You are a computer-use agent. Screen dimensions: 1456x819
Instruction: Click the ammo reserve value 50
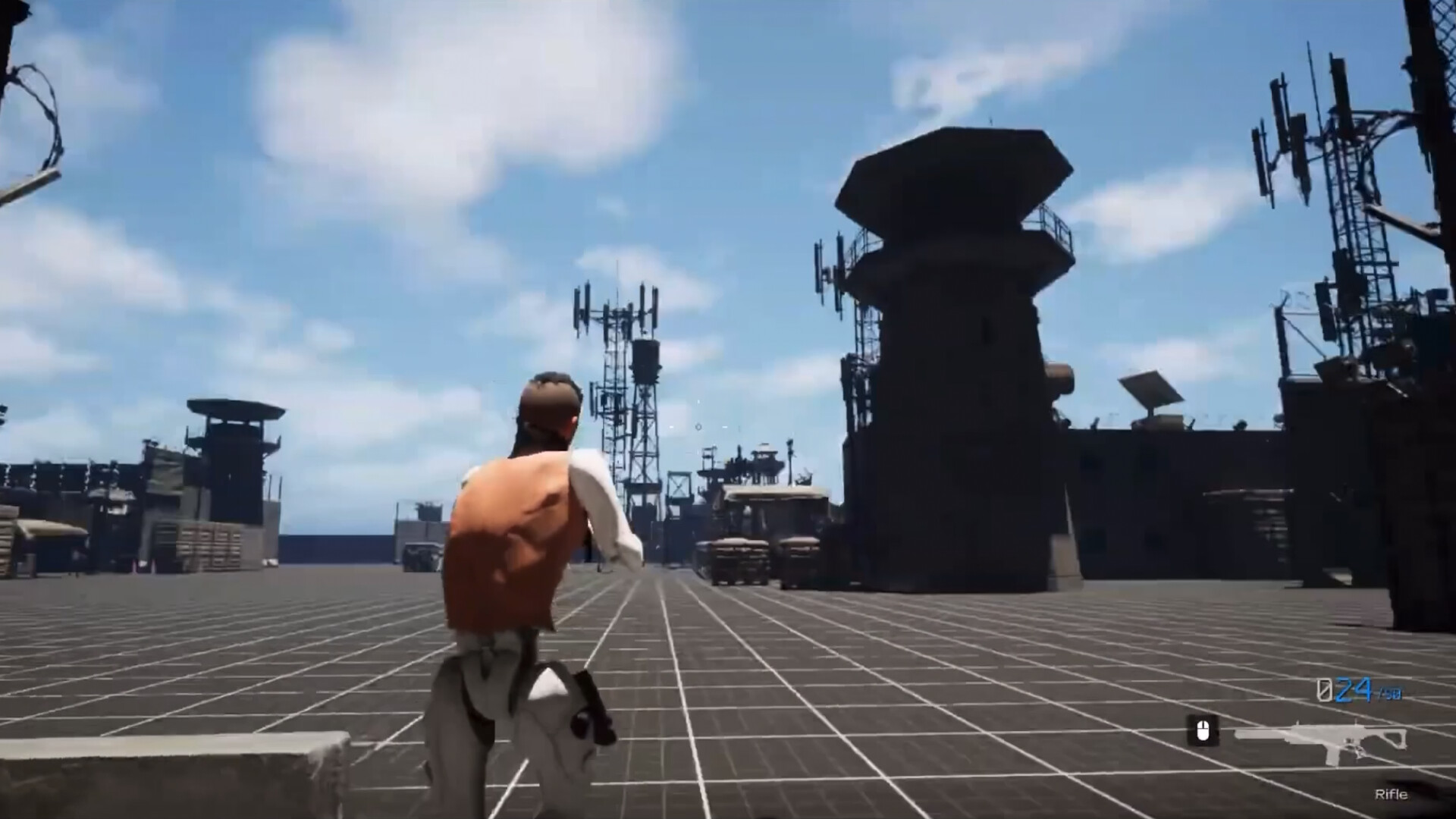coord(1391,695)
